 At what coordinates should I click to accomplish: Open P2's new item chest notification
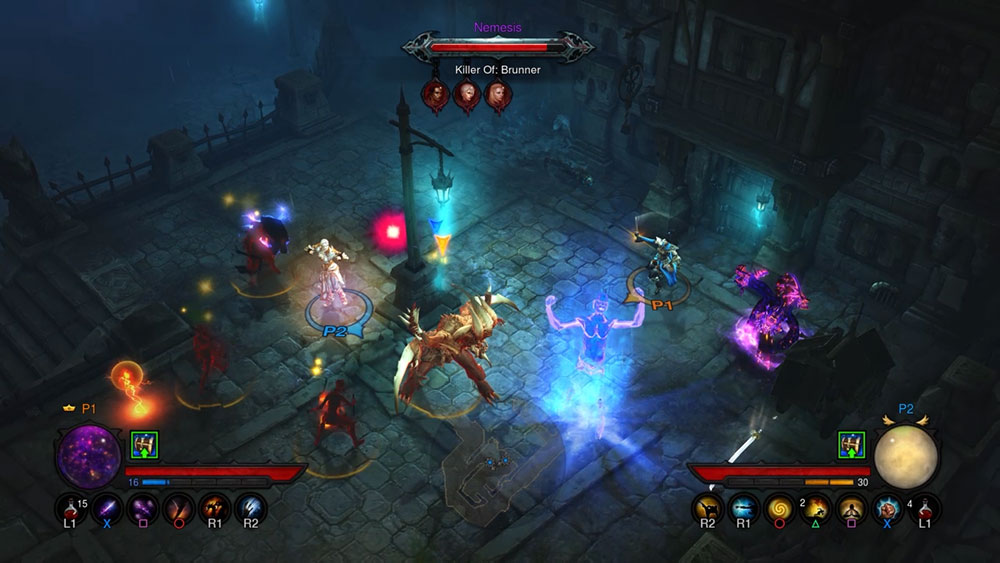[x=851, y=444]
